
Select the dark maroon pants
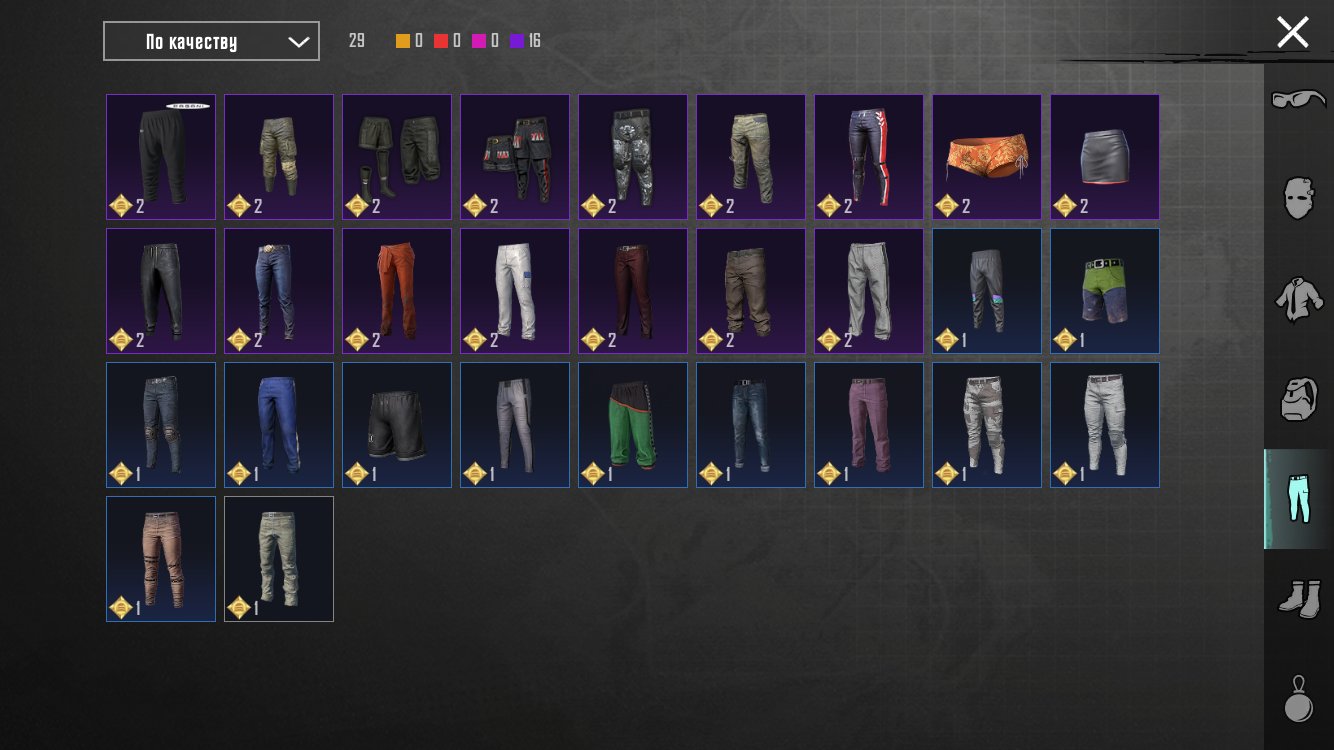[633, 291]
